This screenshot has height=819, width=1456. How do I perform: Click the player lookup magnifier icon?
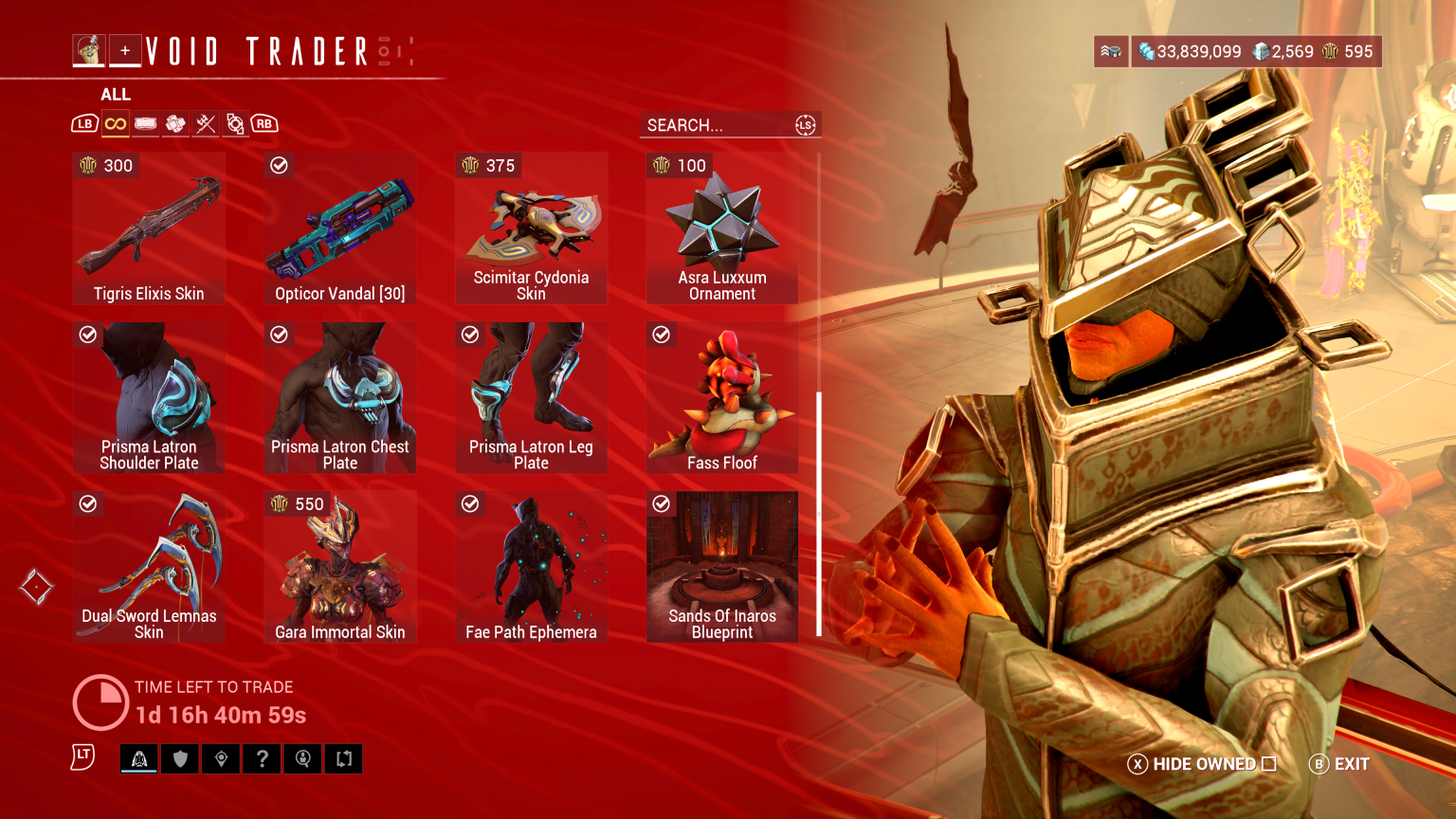coord(302,758)
